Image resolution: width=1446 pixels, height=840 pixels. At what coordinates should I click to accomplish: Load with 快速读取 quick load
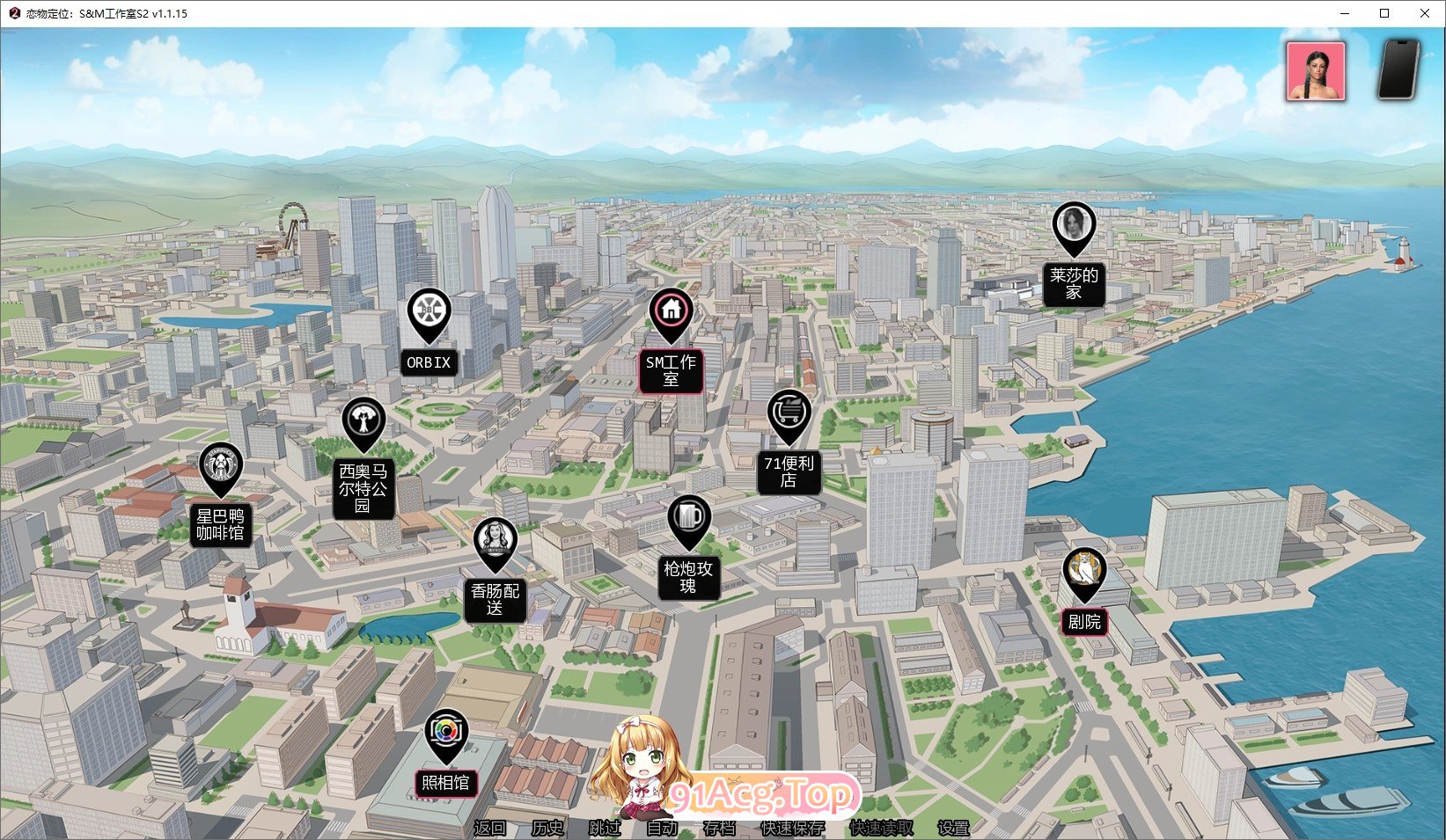click(880, 828)
